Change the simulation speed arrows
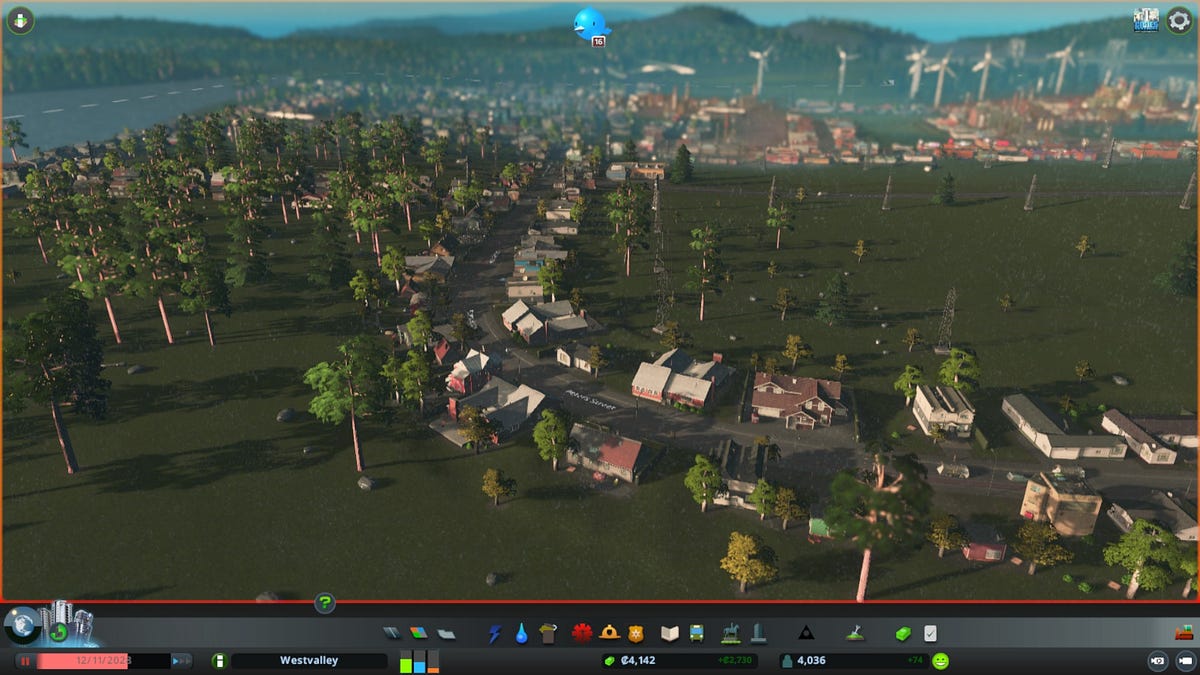1200x675 pixels. click(x=181, y=661)
